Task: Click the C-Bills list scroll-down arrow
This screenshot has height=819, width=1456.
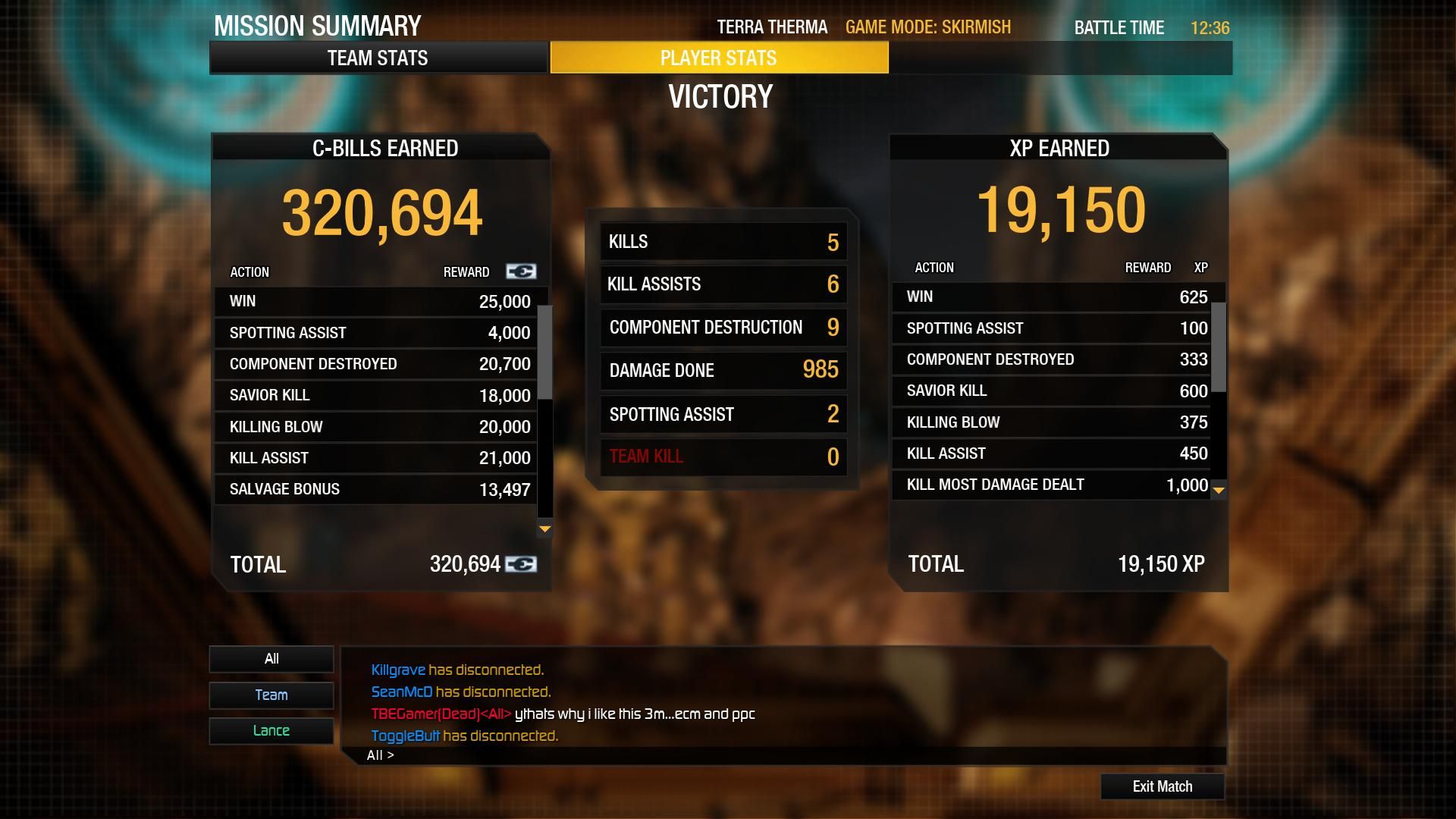Action: (544, 529)
